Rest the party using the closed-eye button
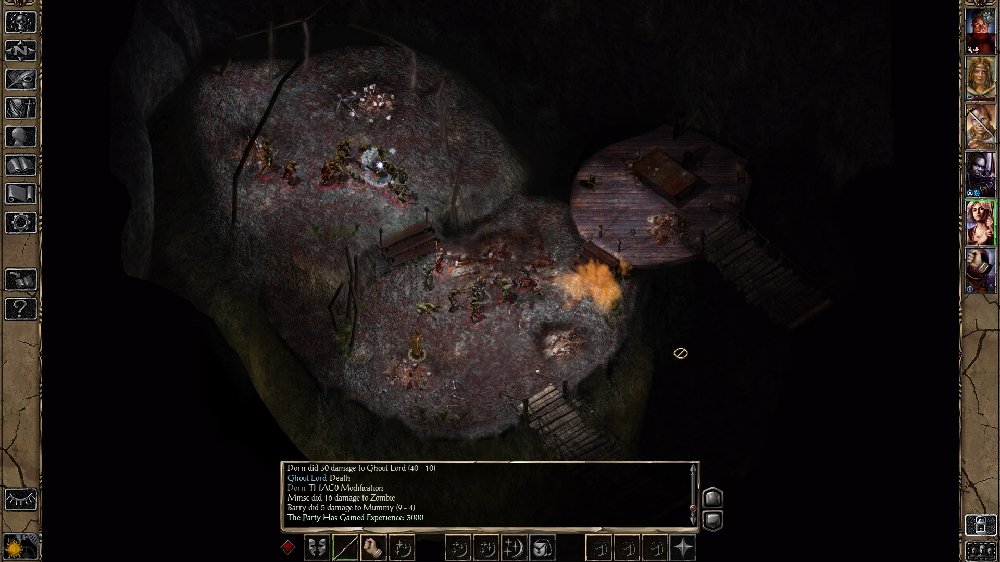Image resolution: width=1000 pixels, height=562 pixels. [20, 498]
